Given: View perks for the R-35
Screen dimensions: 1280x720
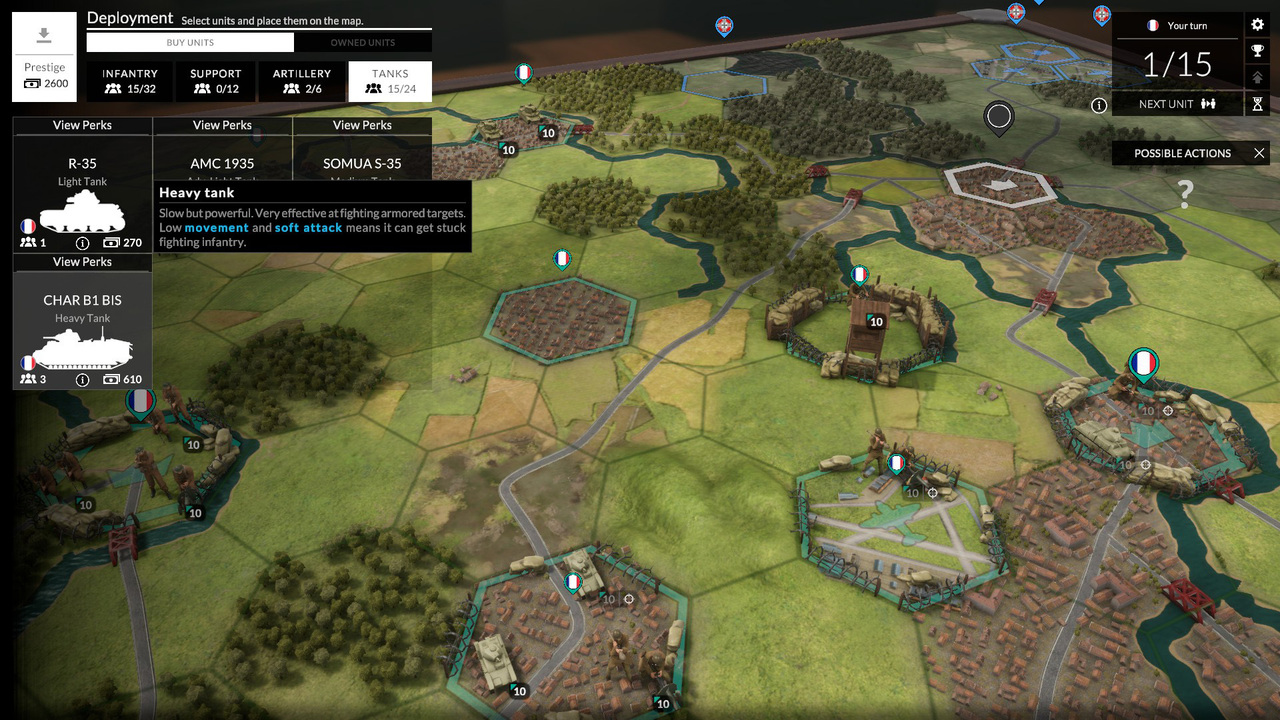Looking at the screenshot, I should 82,125.
